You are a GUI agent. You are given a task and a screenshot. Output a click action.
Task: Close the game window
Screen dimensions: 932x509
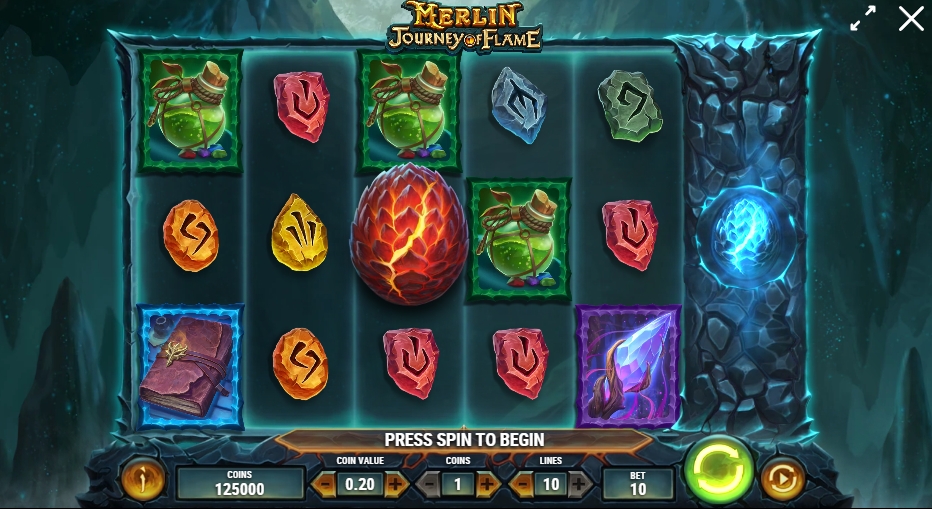(911, 18)
